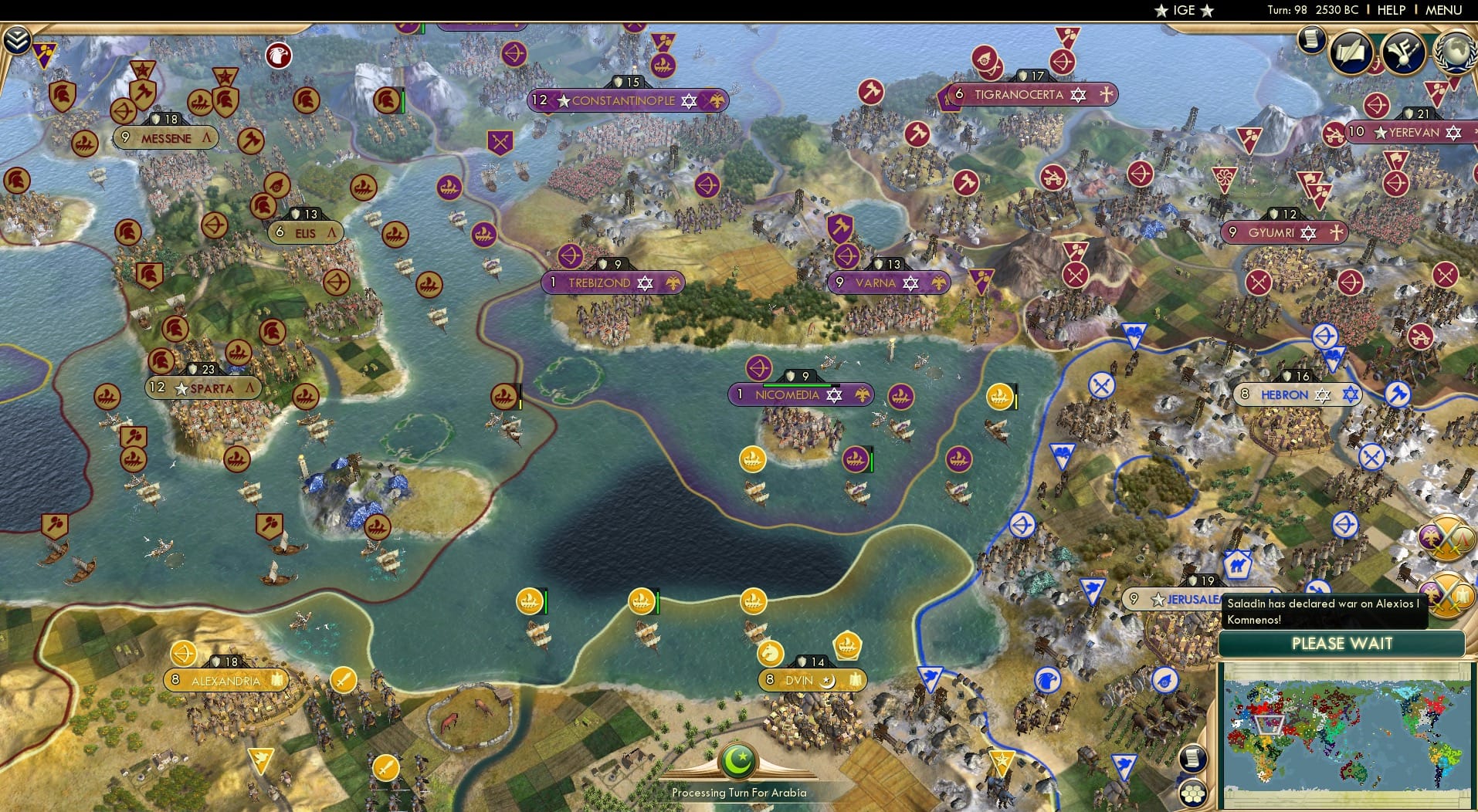The height and width of the screenshot is (812, 1478).
Task: Open the notification log scroll icon
Action: tap(1311, 39)
